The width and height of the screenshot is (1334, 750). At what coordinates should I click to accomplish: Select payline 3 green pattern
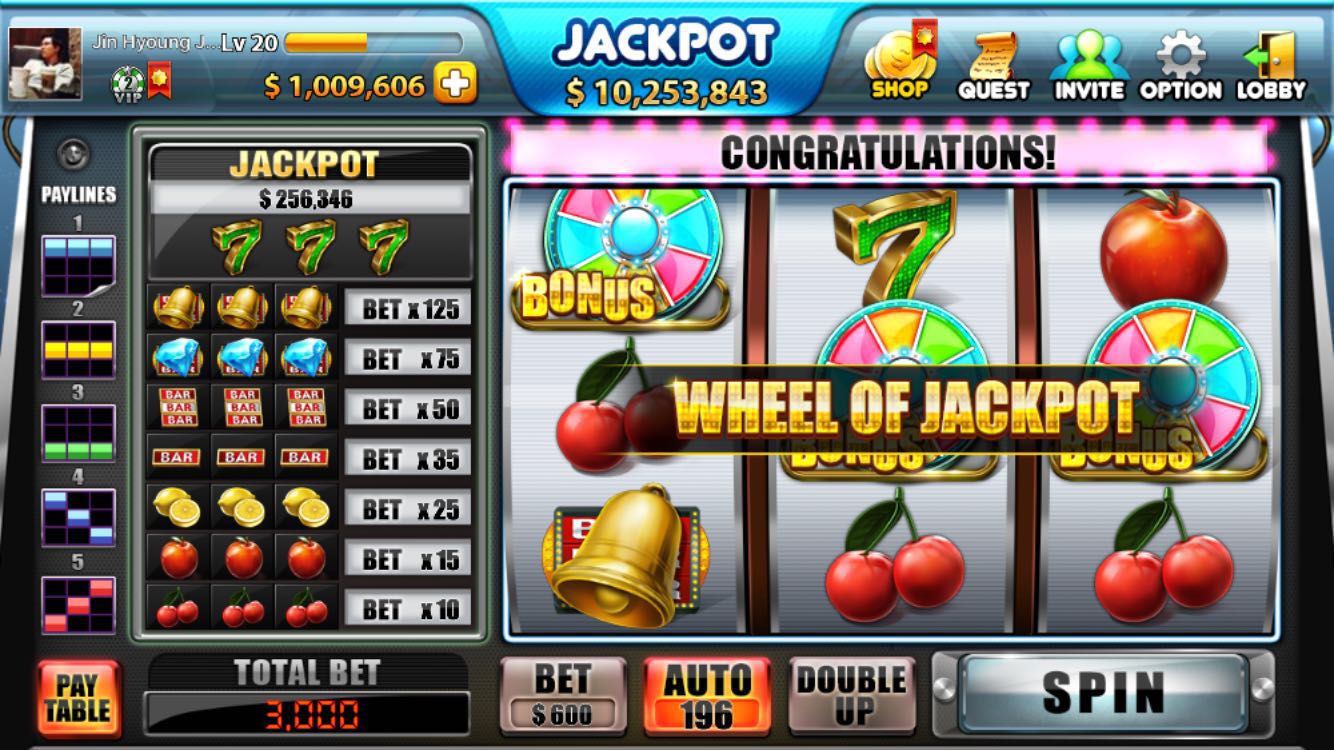[x=78, y=433]
